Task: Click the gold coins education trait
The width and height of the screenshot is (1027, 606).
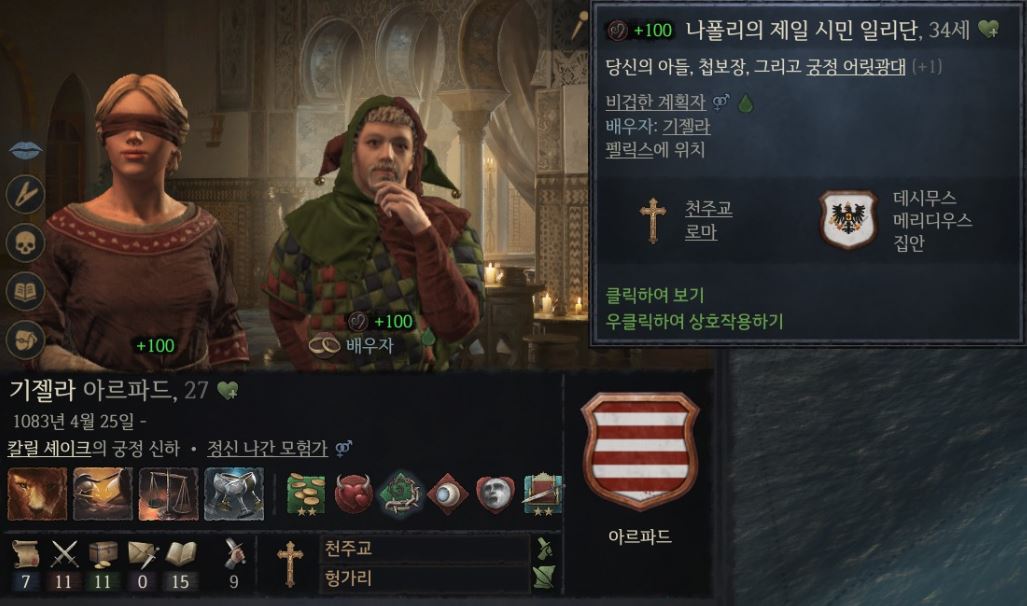Action: click(x=307, y=494)
